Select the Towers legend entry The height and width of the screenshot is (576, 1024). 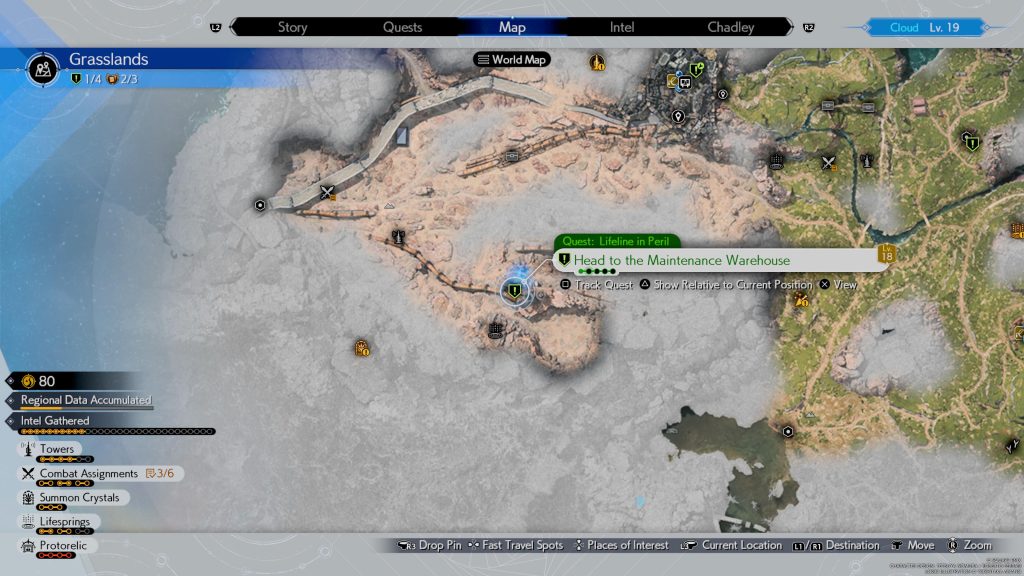pos(57,450)
